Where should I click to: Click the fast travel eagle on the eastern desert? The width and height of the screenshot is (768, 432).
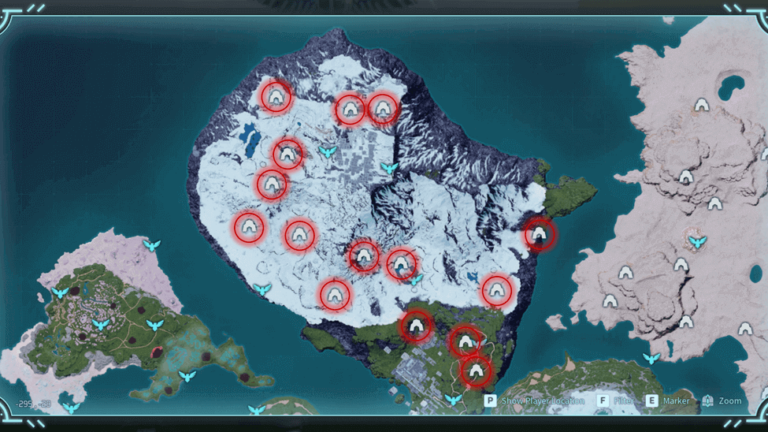[x=697, y=241]
